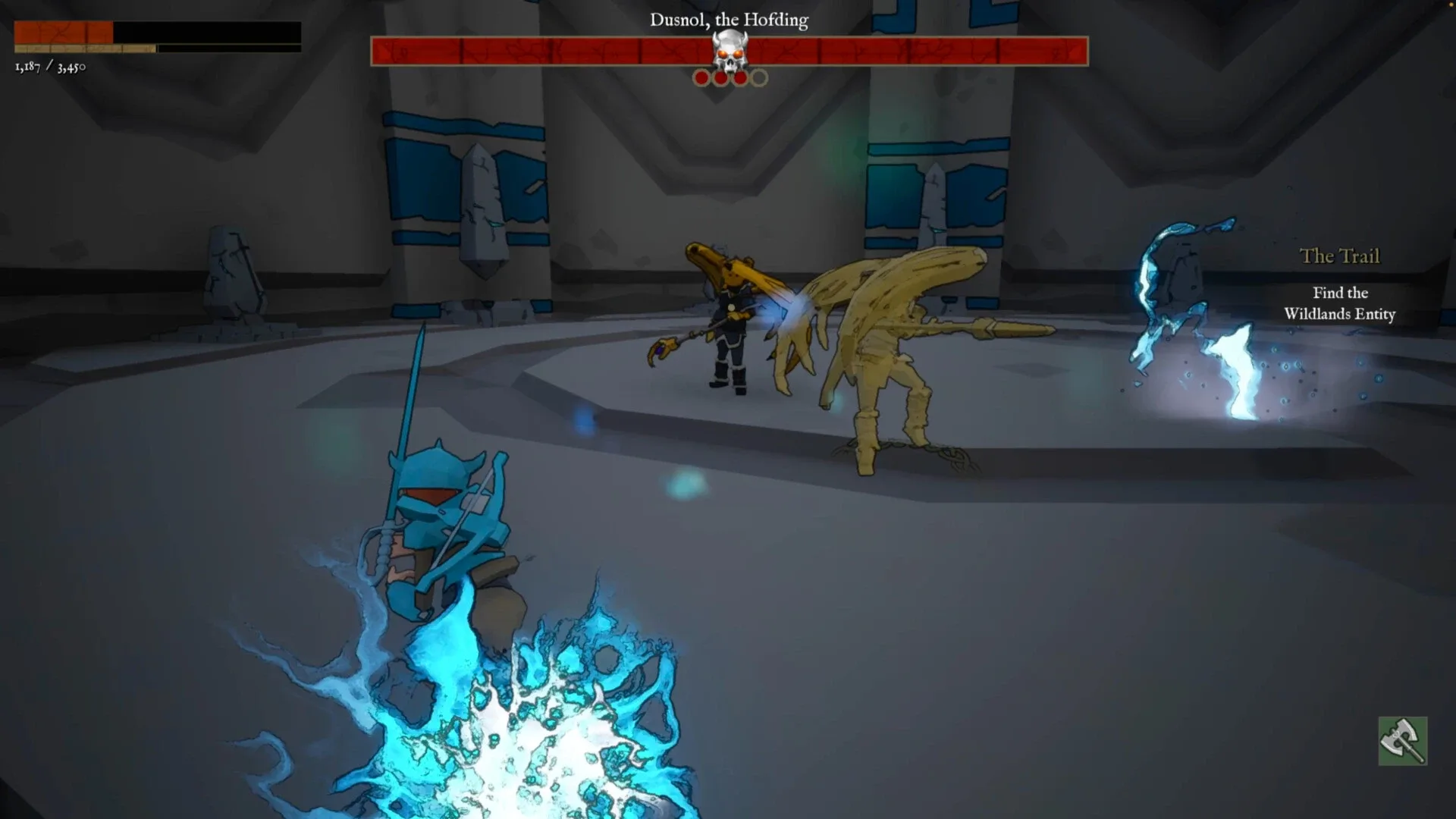1456x819 pixels.
Task: Toggle the leftmost filled phase marker
Action: point(700,77)
